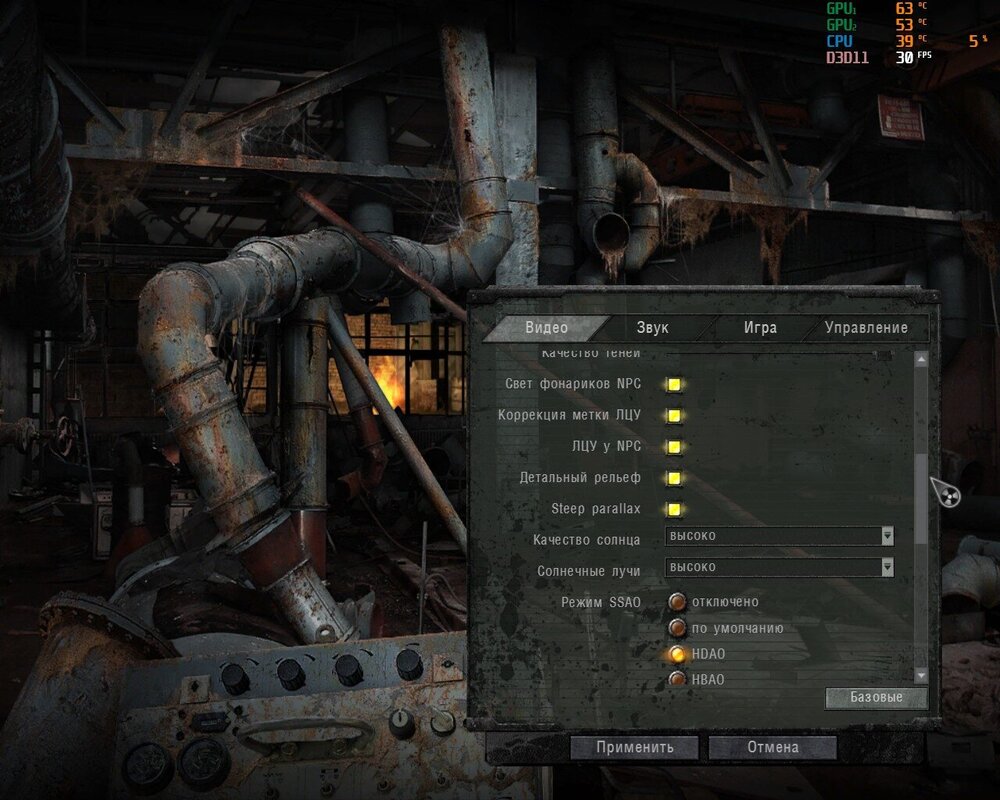Pick HBAO as the SSAO mode
This screenshot has width=1000, height=800.
tap(678, 680)
